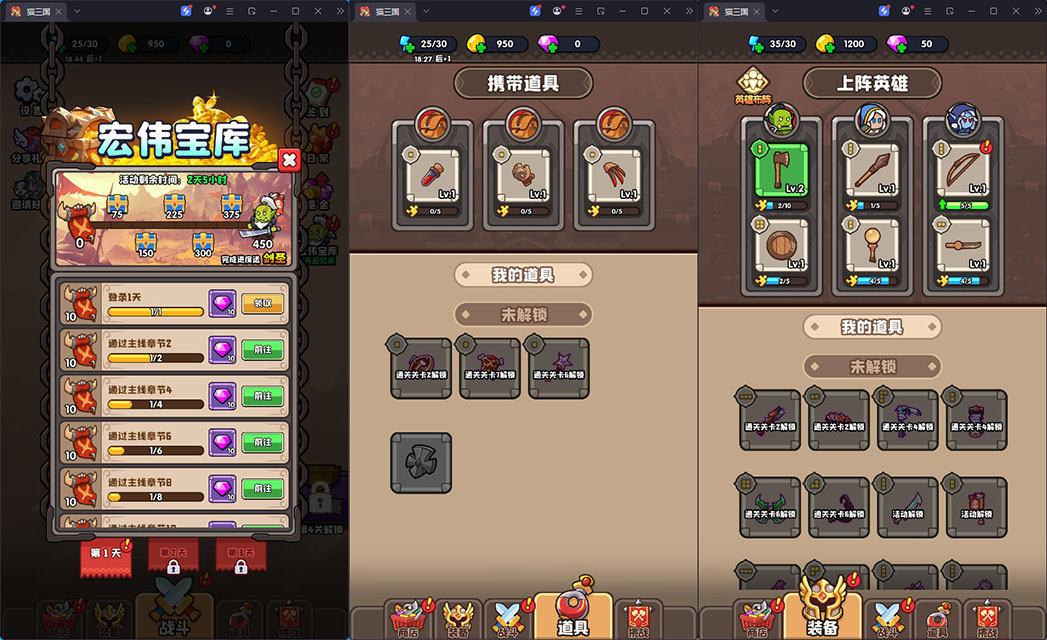
Task: Tap the green orc hero portrait
Action: (x=782, y=120)
